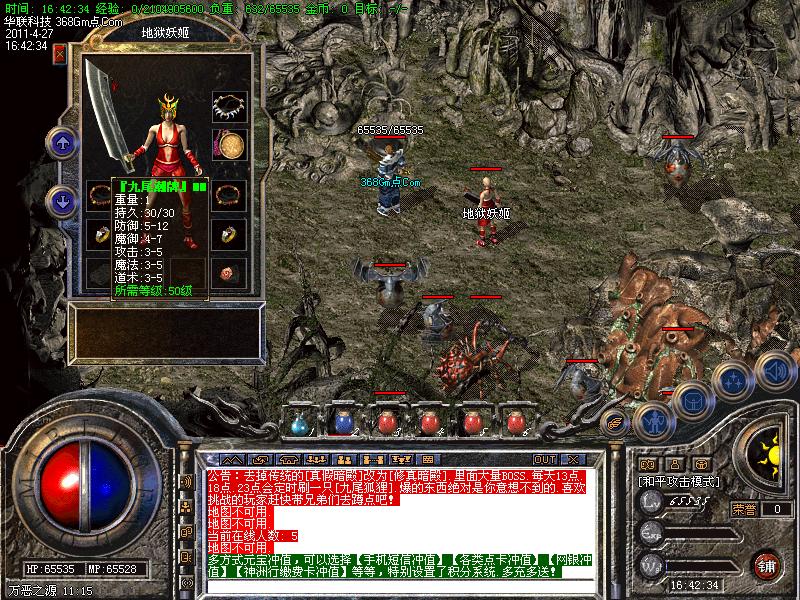Click the OUT button above chat
Screen dimensions: 800x600
[545, 460]
